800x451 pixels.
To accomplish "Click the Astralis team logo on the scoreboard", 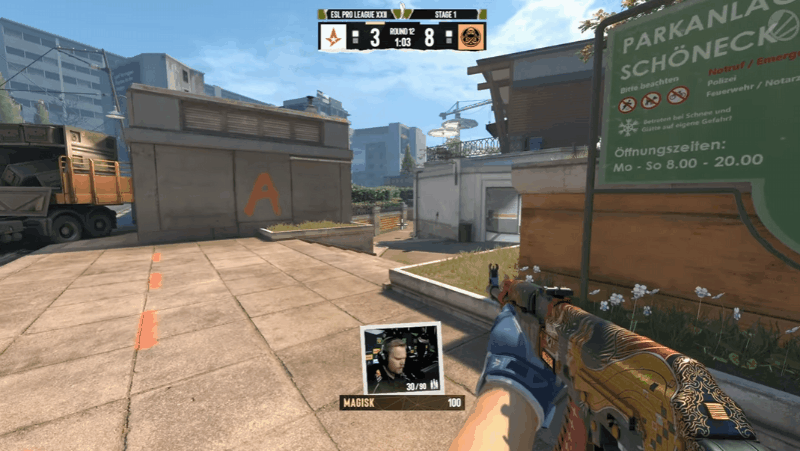I will [332, 37].
